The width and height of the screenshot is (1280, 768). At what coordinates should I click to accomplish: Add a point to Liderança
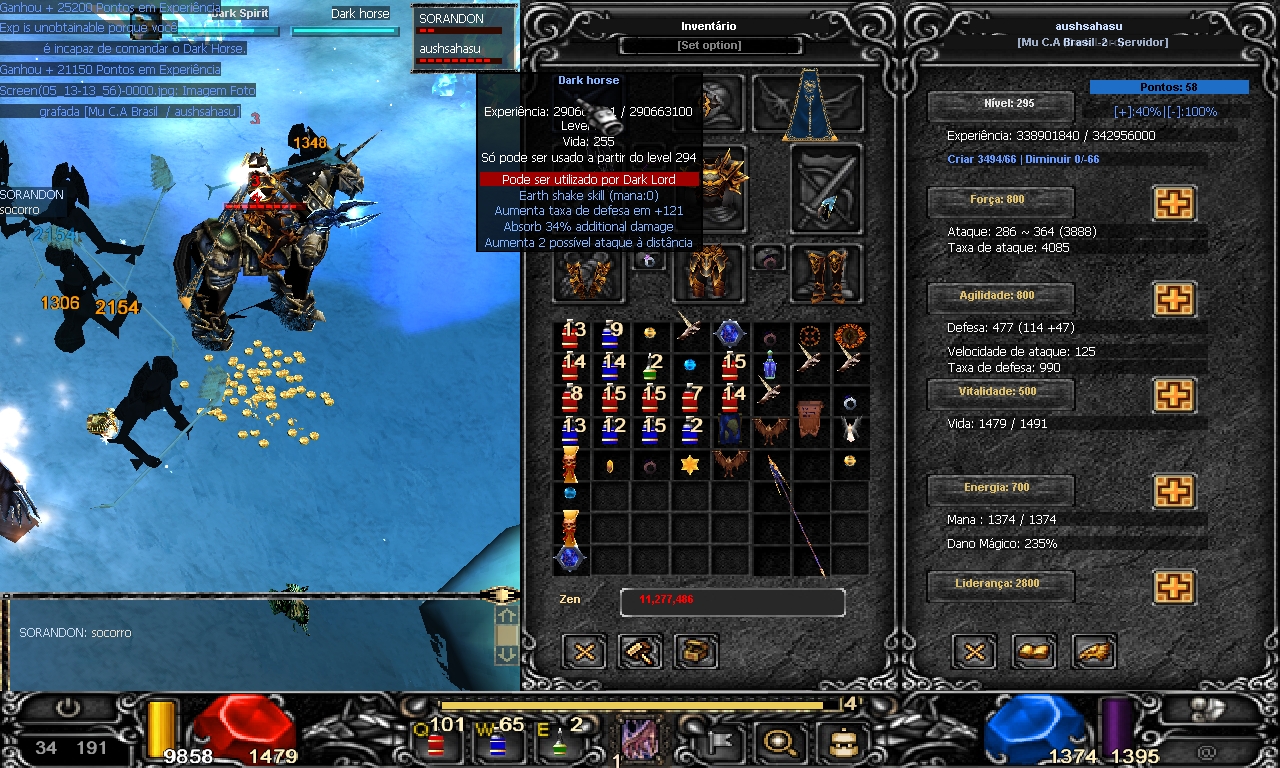[1174, 587]
